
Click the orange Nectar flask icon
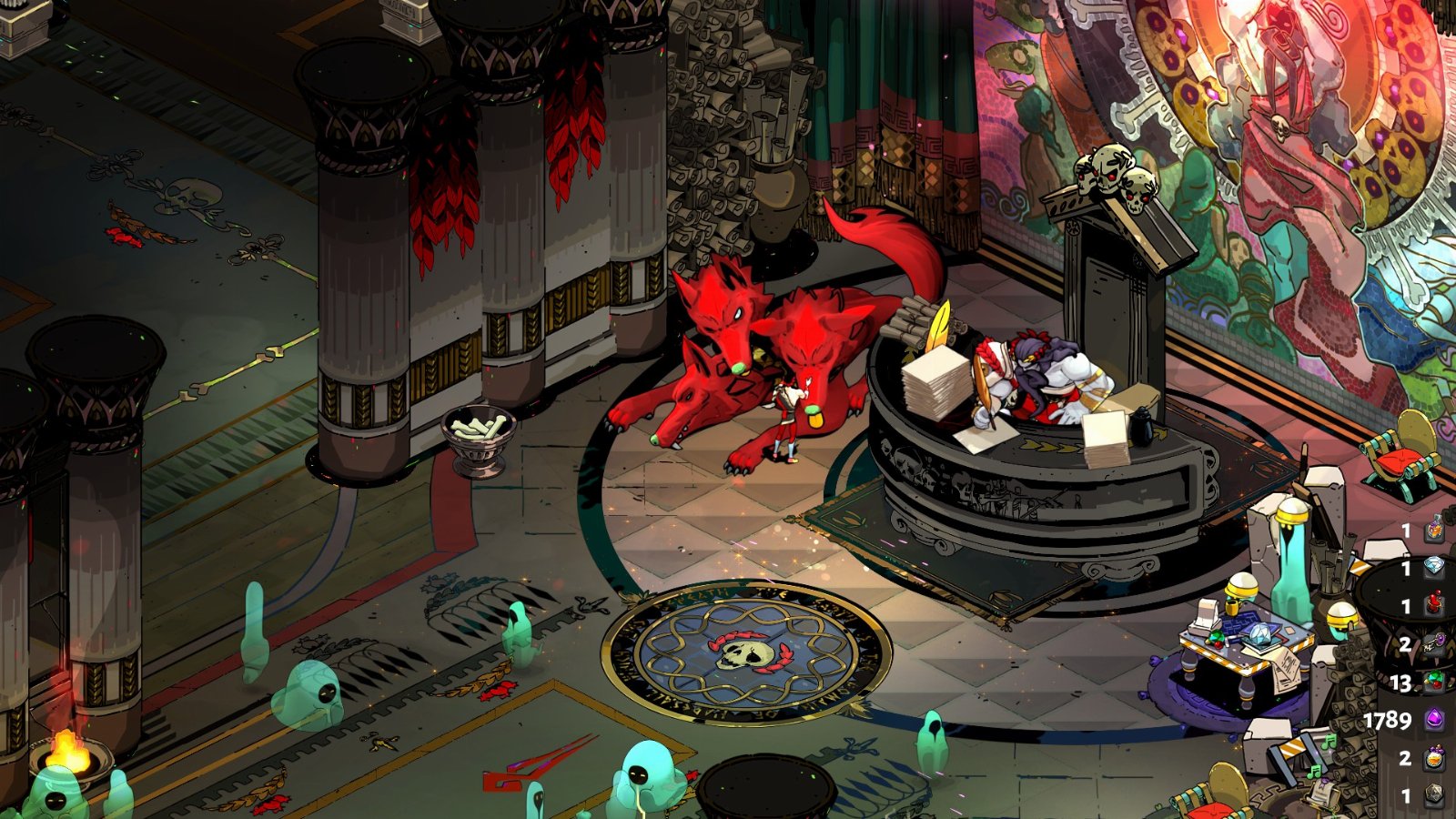point(1434,757)
